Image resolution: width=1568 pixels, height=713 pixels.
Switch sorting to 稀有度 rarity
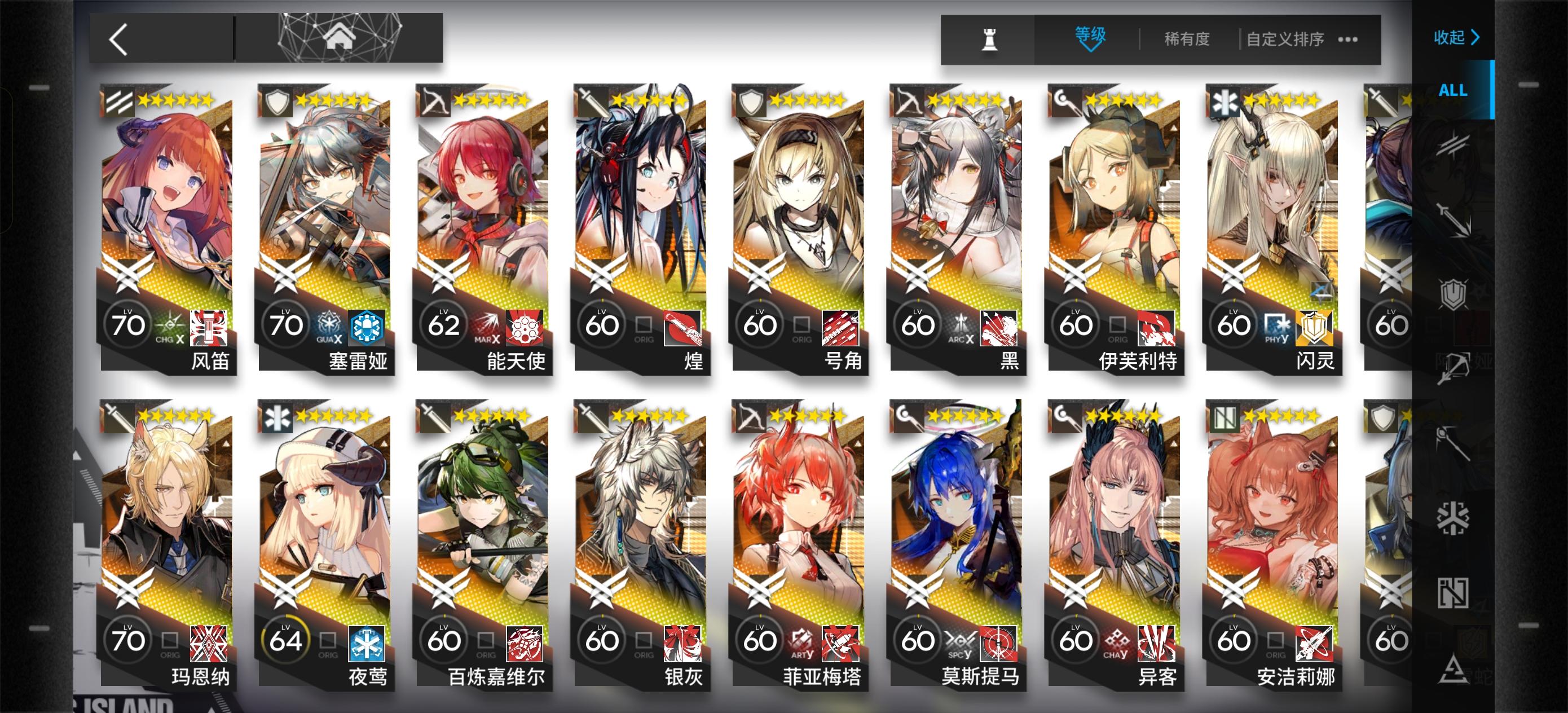(1186, 38)
